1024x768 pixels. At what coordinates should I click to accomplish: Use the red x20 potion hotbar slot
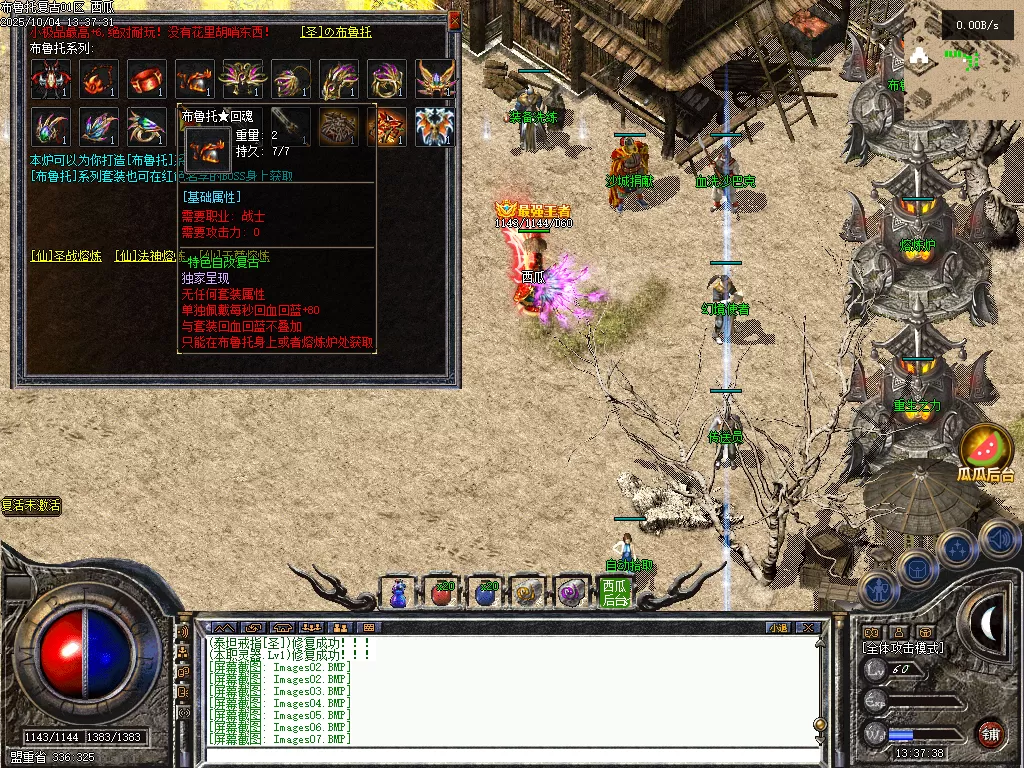coord(441,593)
